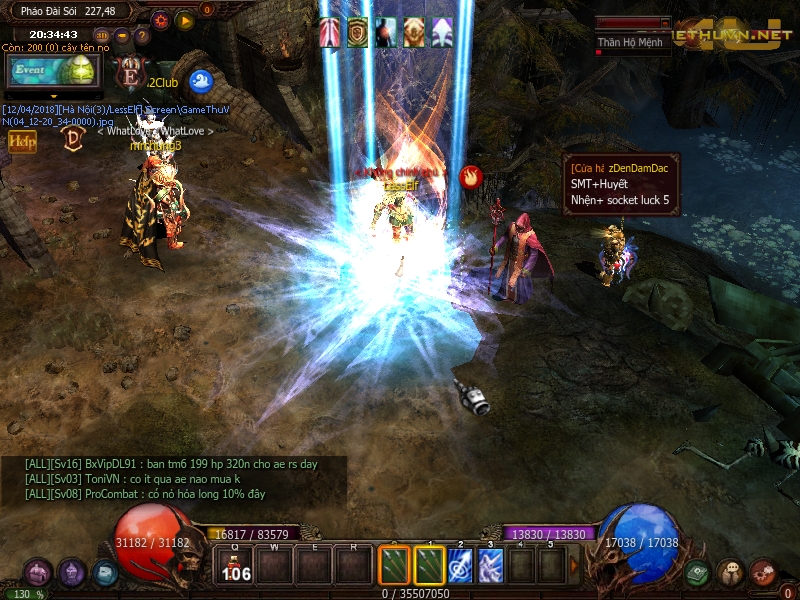
Task: Open the blue envelope mail icon
Action: click(105, 573)
